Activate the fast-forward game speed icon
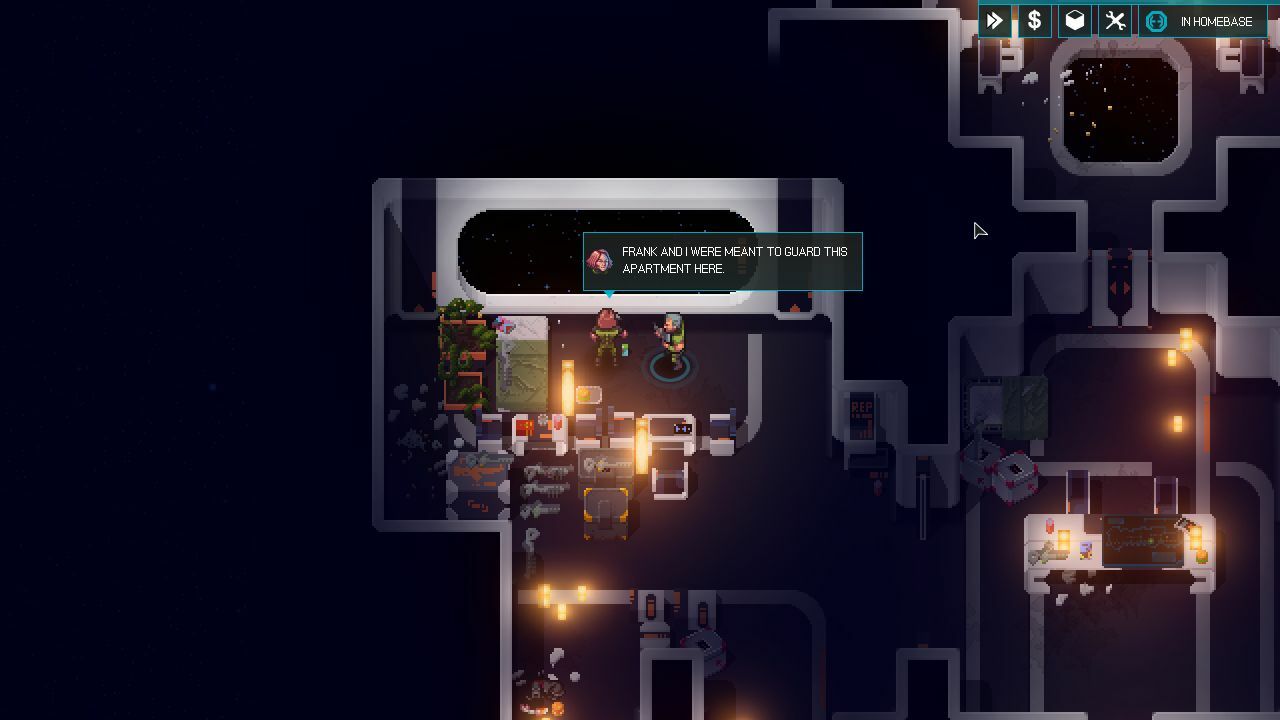The width and height of the screenshot is (1280, 720). (x=995, y=20)
